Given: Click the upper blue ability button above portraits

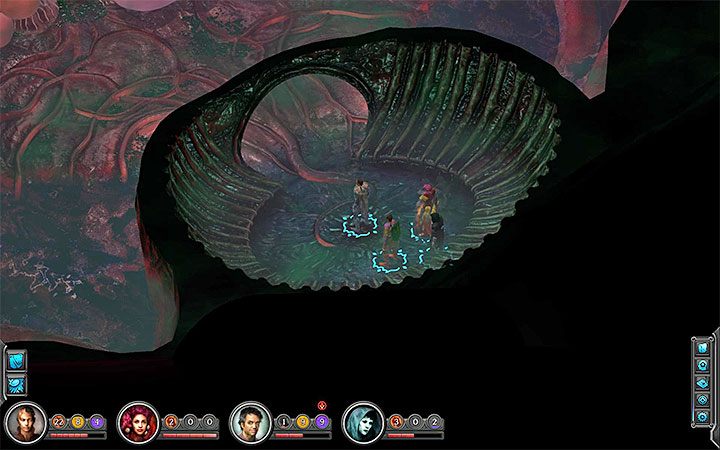Looking at the screenshot, I should (17, 361).
